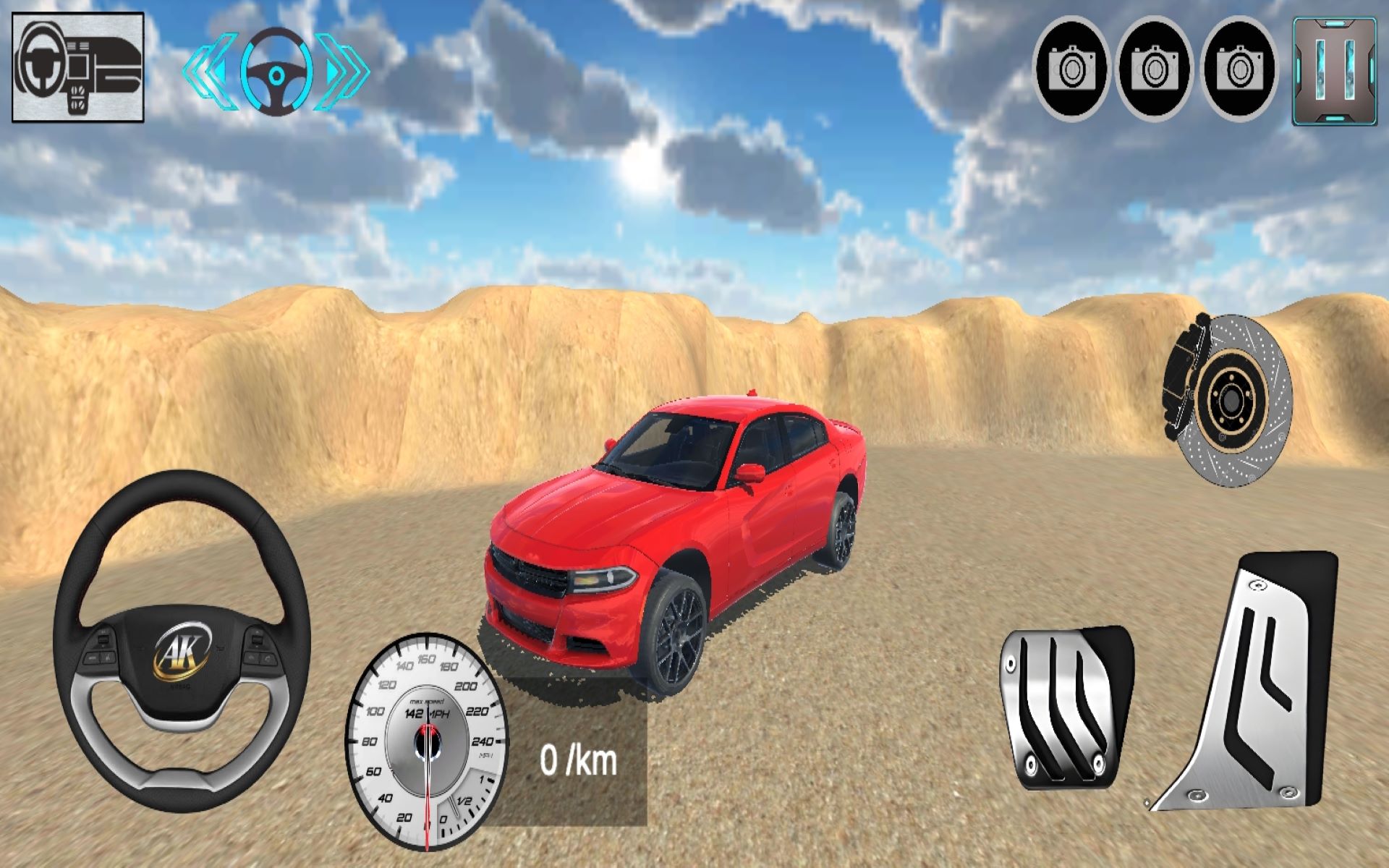The width and height of the screenshot is (1389, 868).
Task: Click the steering wheel icon between arrows
Action: pos(277,72)
